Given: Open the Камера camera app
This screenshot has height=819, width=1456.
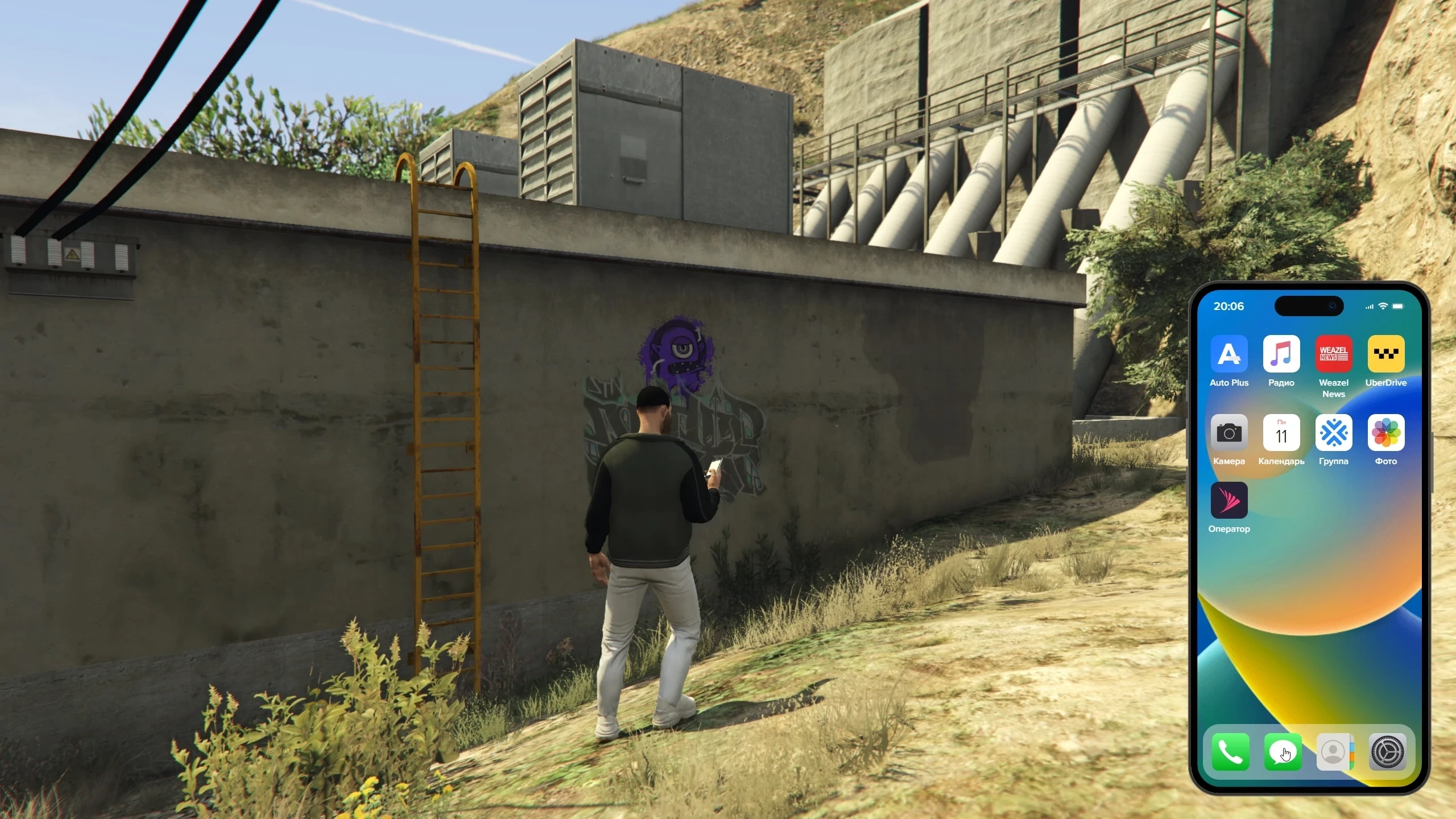Looking at the screenshot, I should pyautogui.click(x=1228, y=433).
